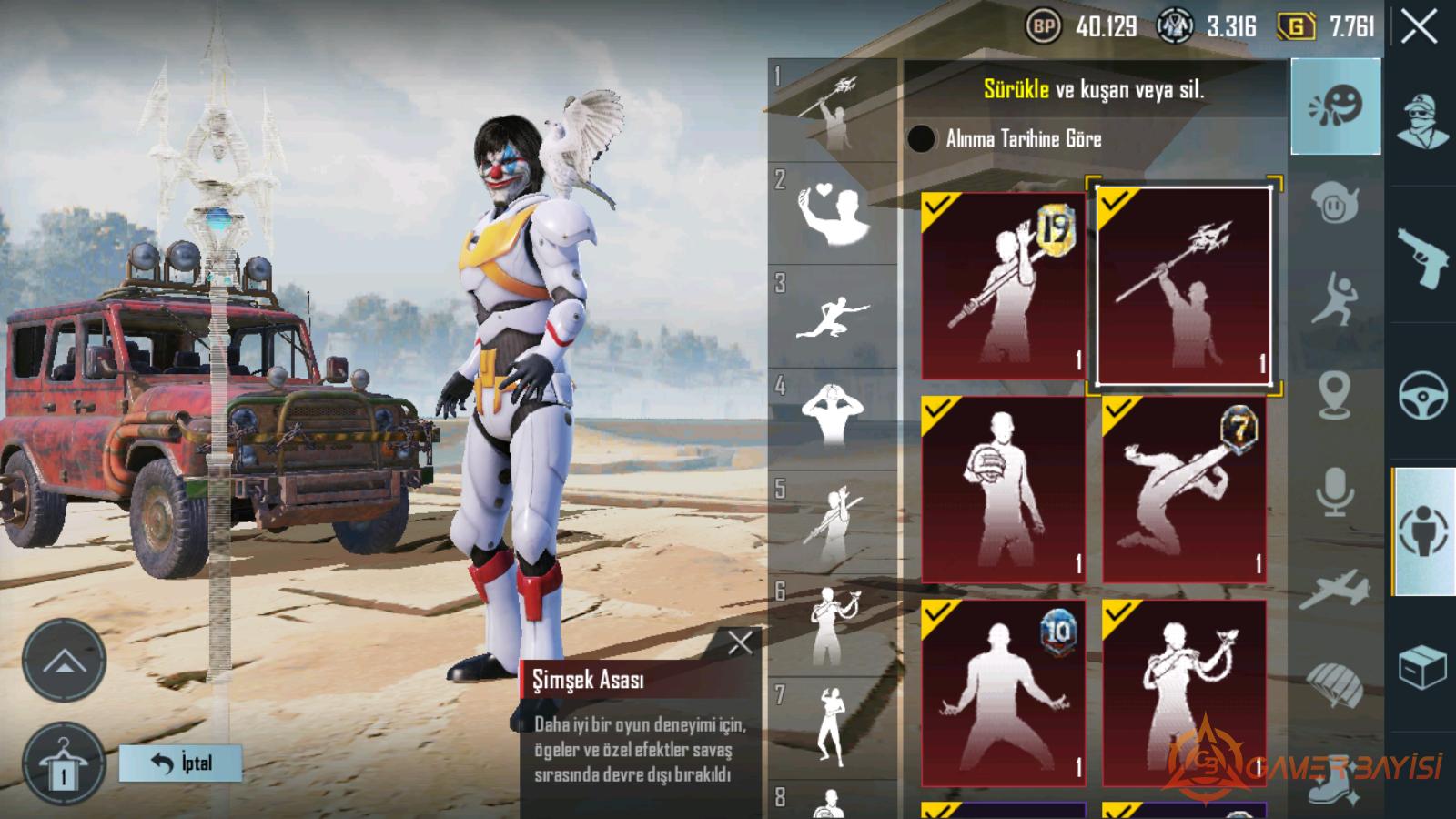Click the wardrobe hanger button
The height and width of the screenshot is (819, 1456).
(x=64, y=764)
